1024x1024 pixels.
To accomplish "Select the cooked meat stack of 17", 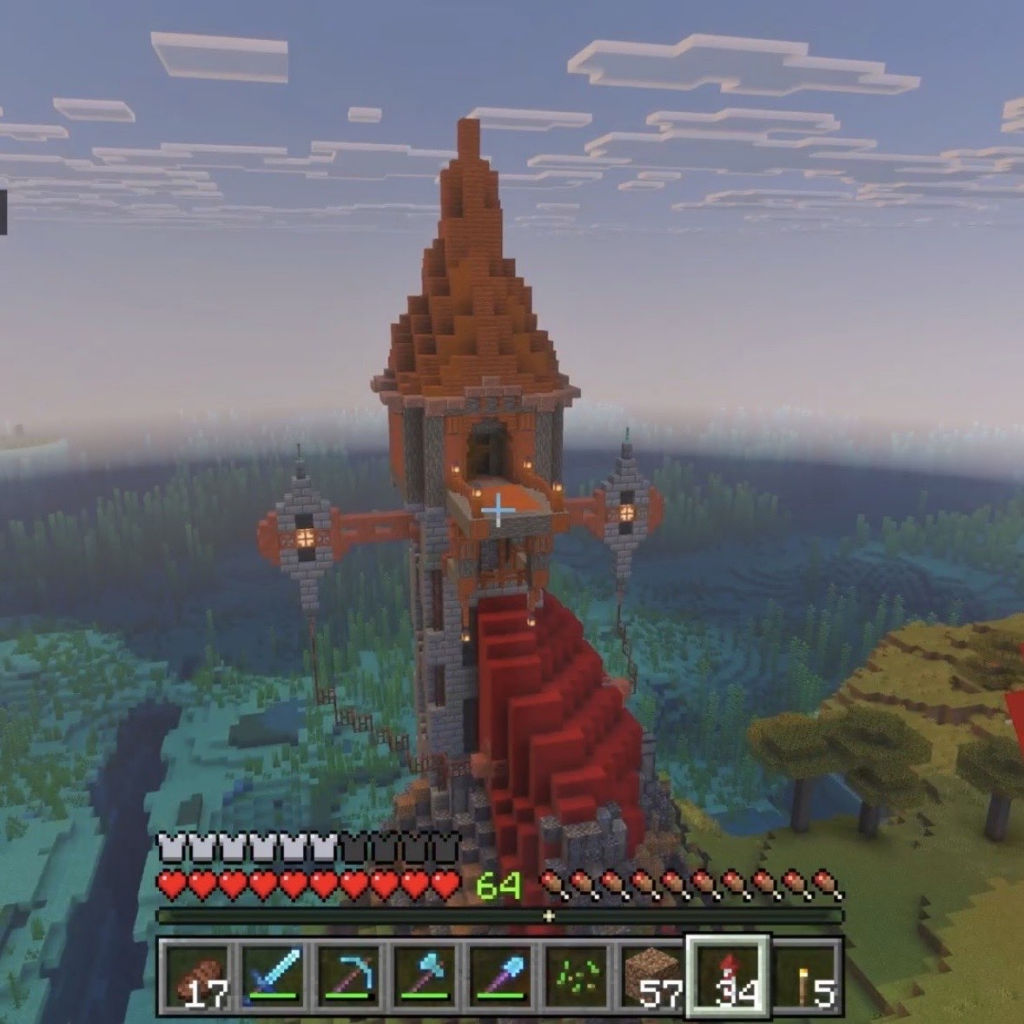I will point(198,977).
